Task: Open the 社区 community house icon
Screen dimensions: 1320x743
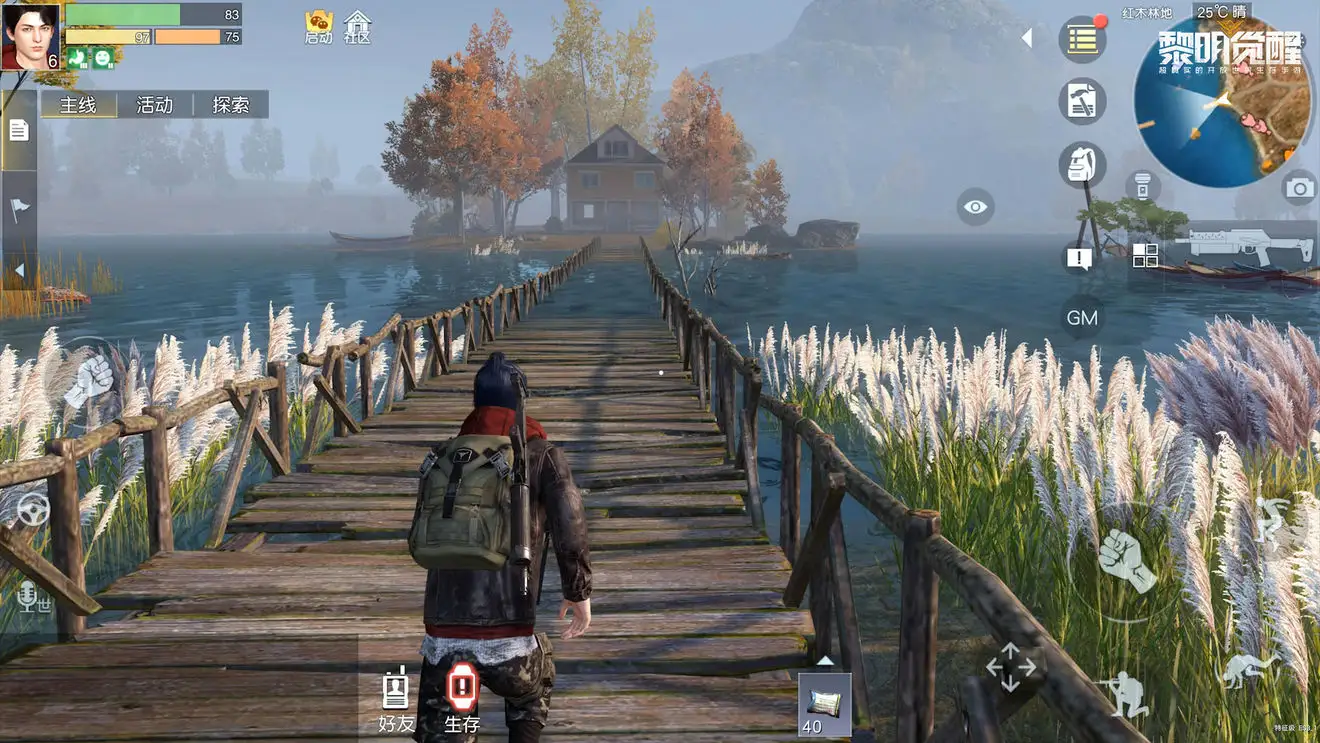Action: tap(357, 27)
